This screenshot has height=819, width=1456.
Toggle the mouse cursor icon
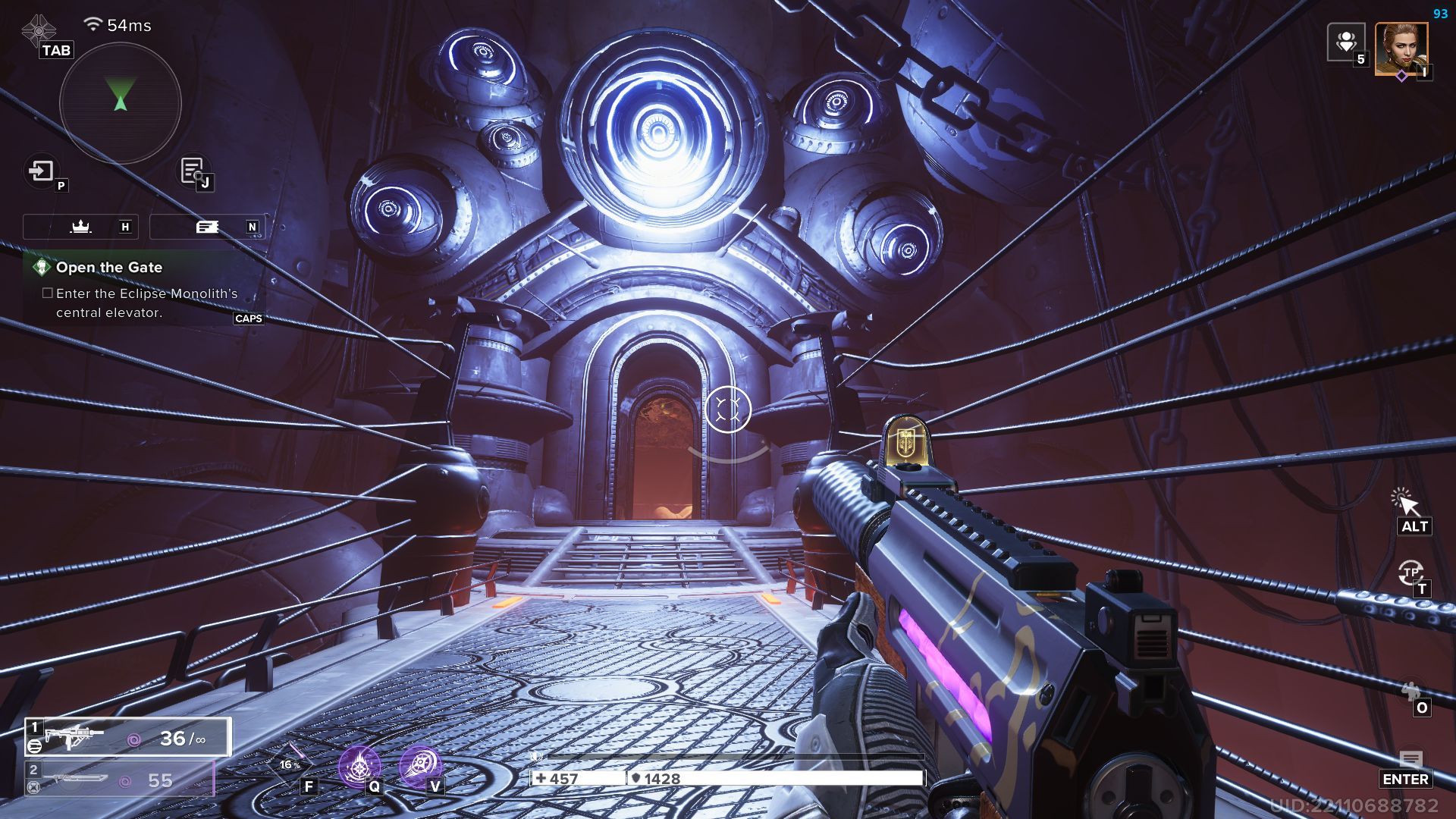click(x=1405, y=502)
